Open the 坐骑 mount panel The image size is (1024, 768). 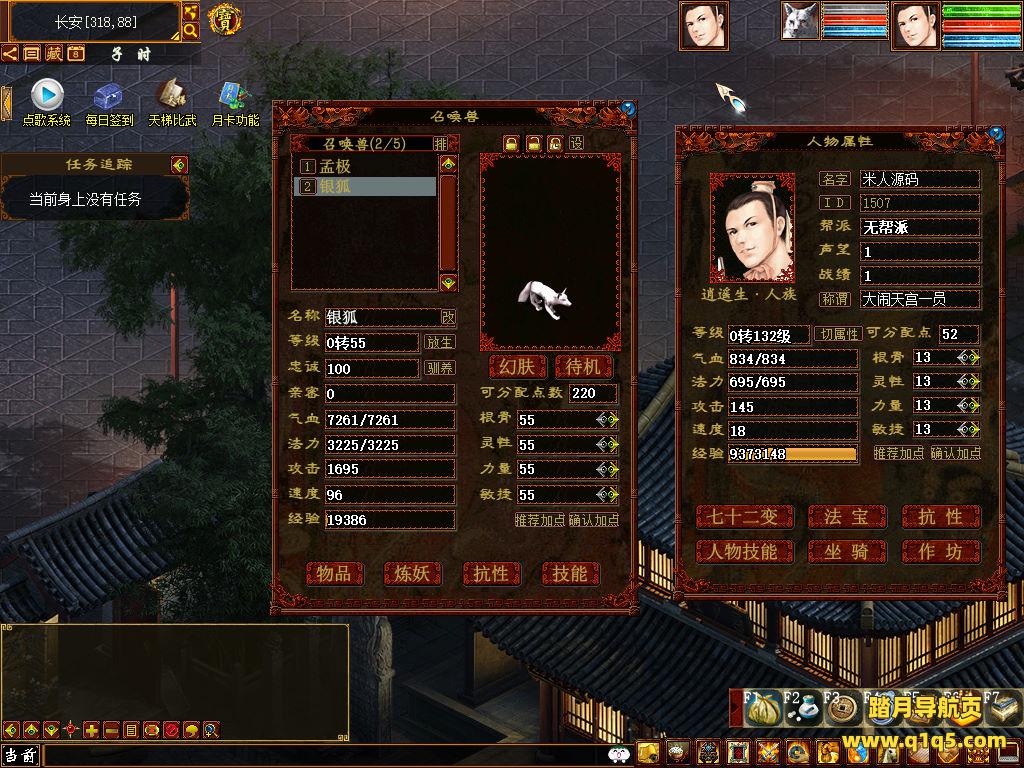pyautogui.click(x=846, y=551)
